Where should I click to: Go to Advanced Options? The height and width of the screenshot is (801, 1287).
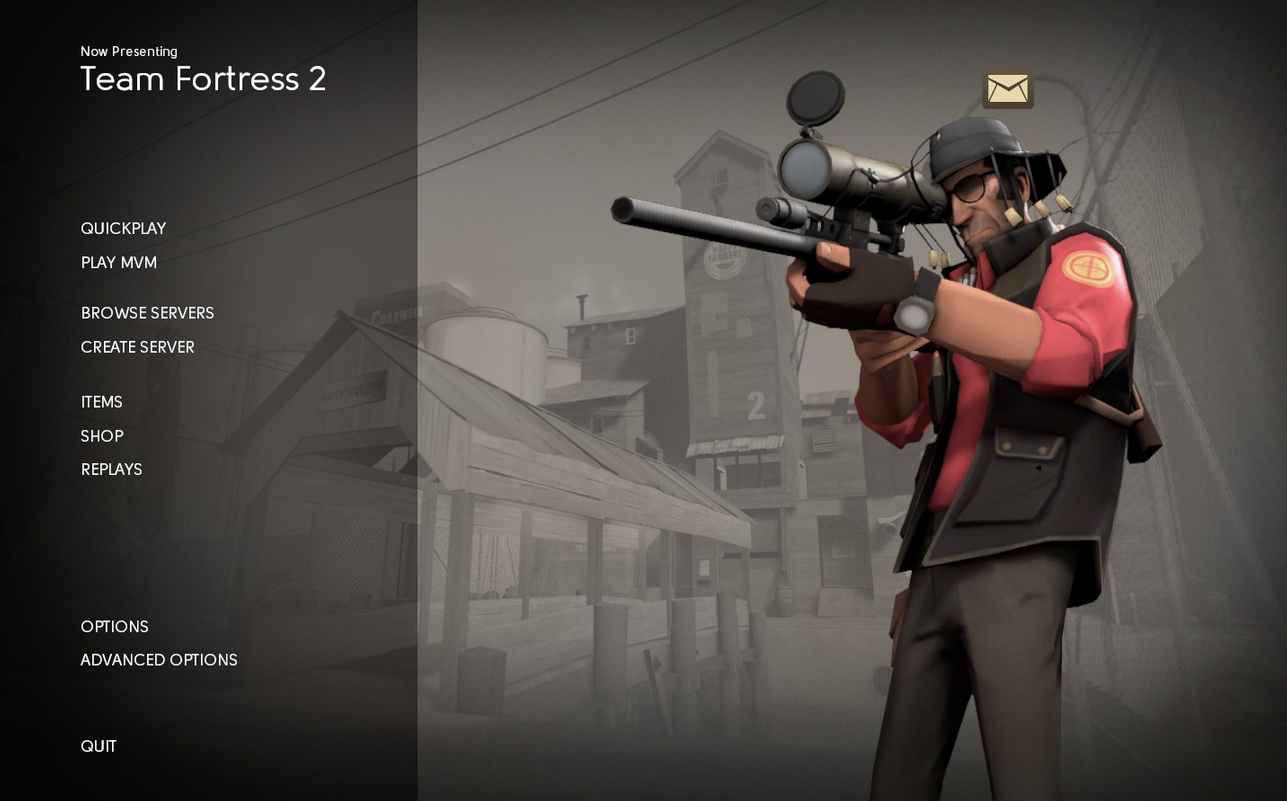point(158,660)
